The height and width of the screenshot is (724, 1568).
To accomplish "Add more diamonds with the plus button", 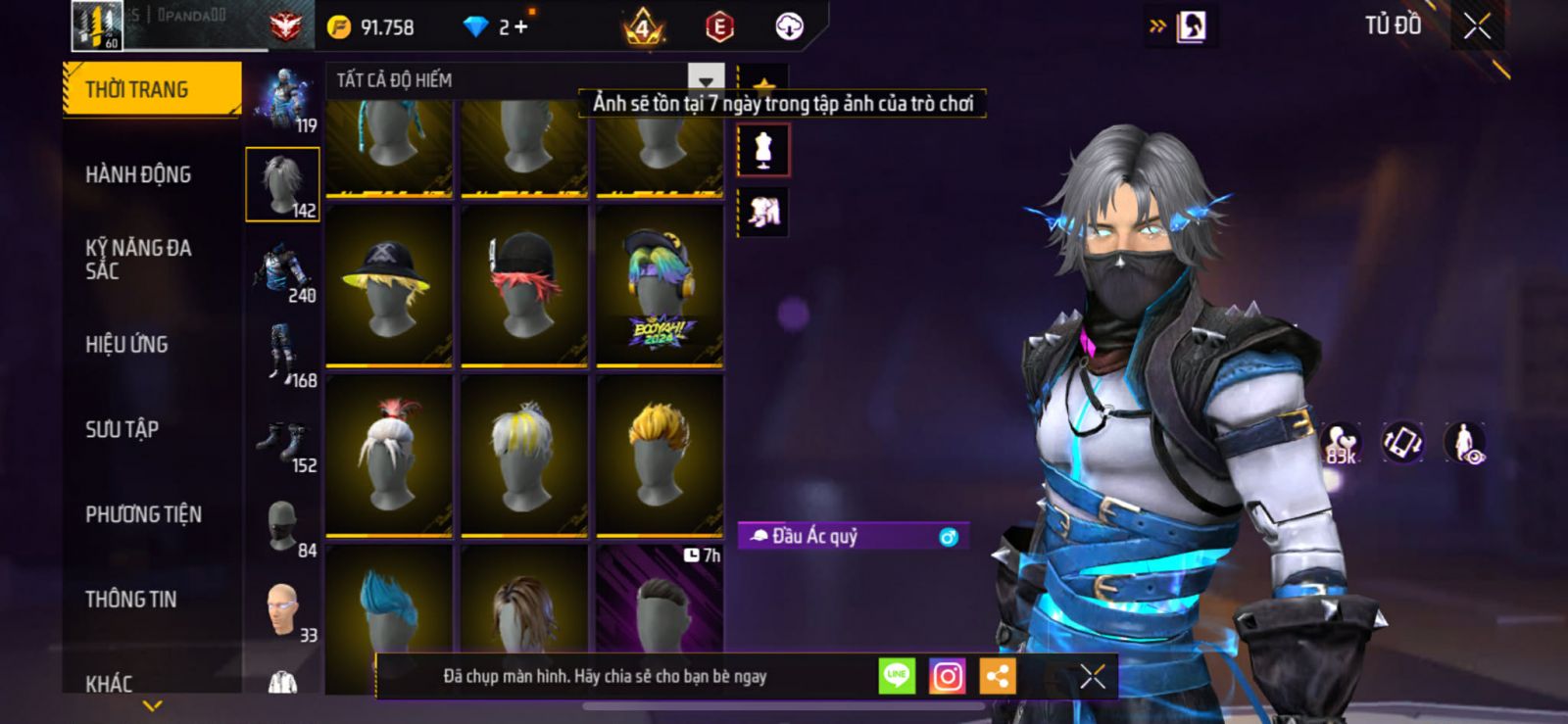I will [520, 27].
